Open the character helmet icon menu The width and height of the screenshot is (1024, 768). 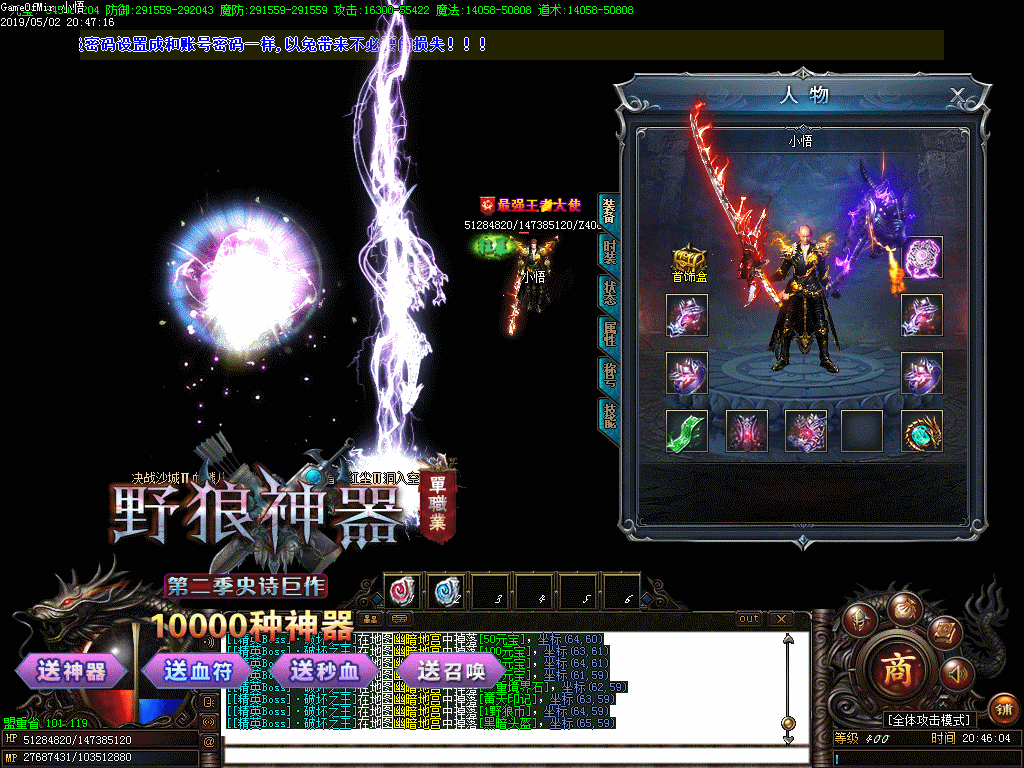(858, 617)
